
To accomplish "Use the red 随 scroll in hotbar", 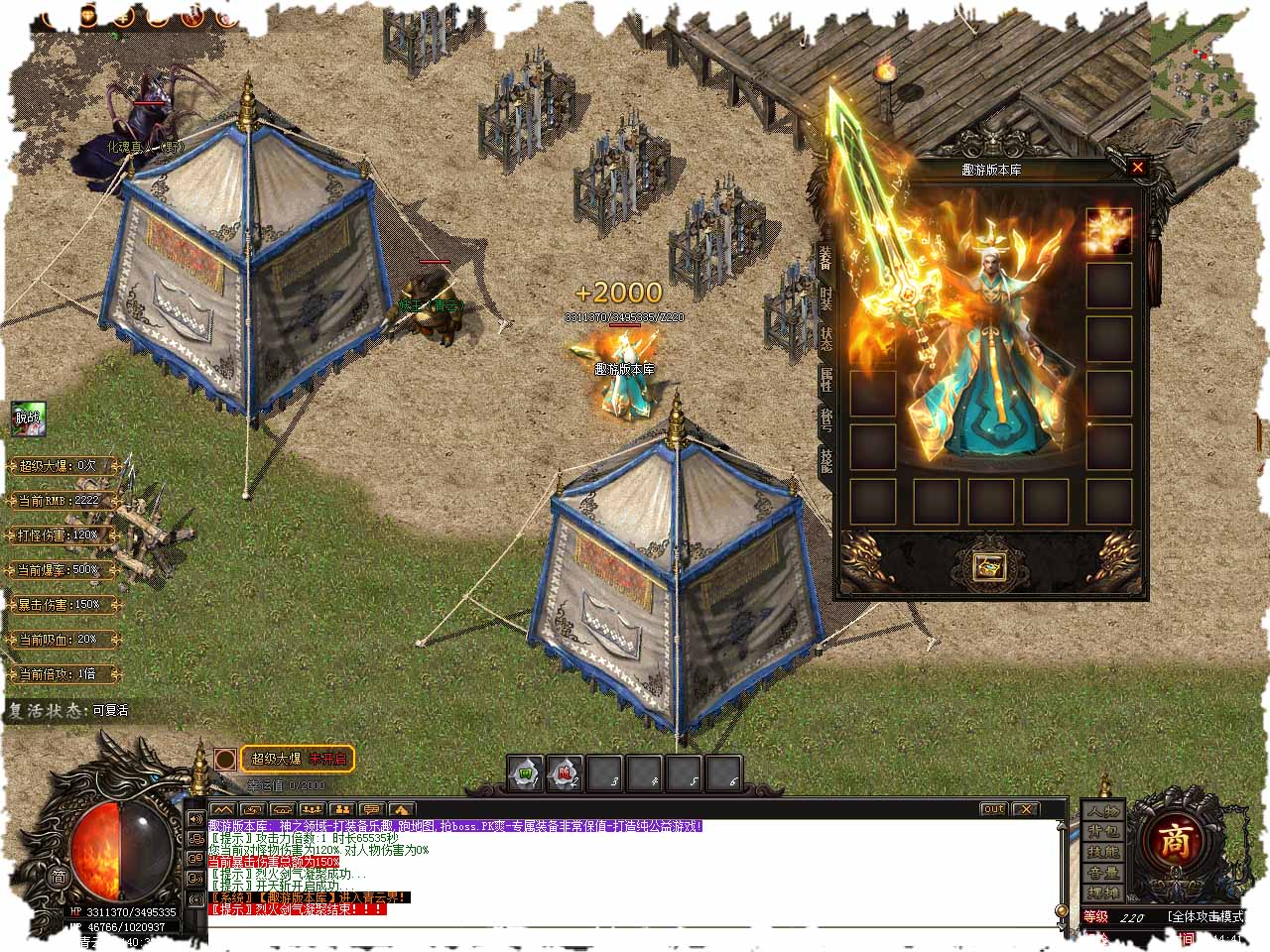I will coord(565,773).
